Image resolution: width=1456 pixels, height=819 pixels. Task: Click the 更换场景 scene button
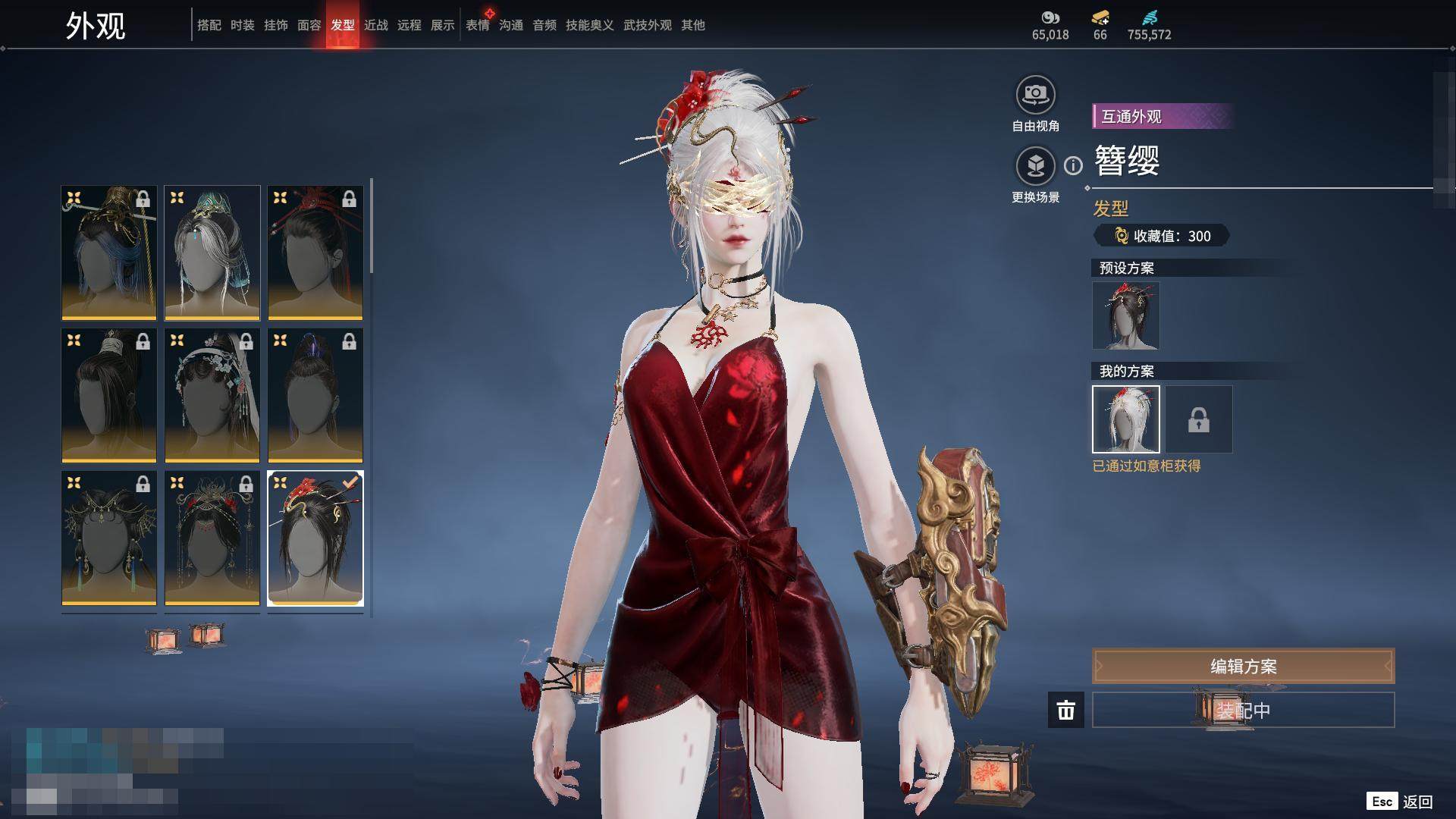[1035, 166]
